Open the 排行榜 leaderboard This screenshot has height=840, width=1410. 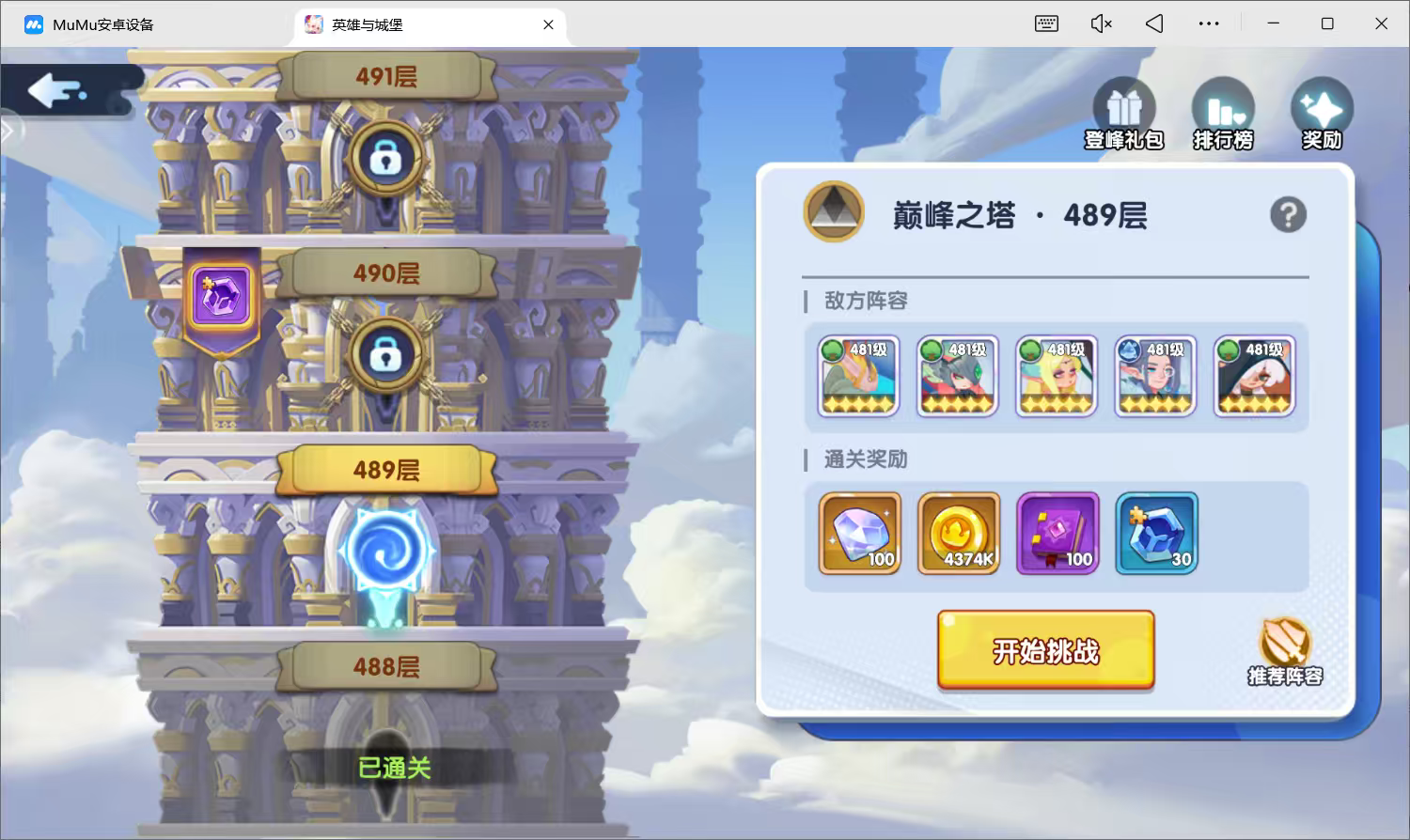tap(1222, 106)
